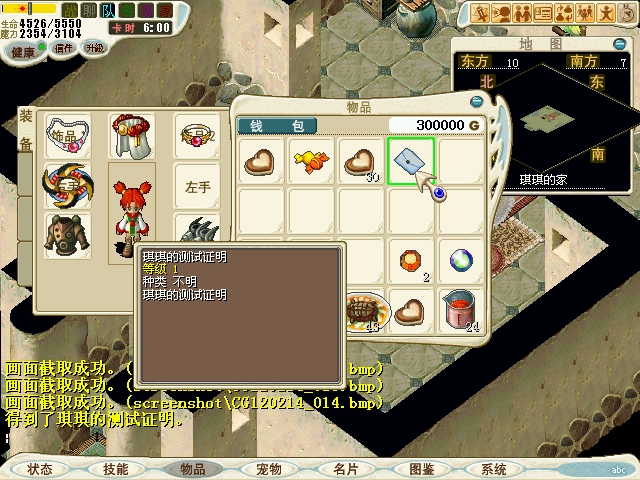Viewport: 640px width, 480px height.
Task: Open the 图鉴 (Album) menu
Action: tap(421, 468)
